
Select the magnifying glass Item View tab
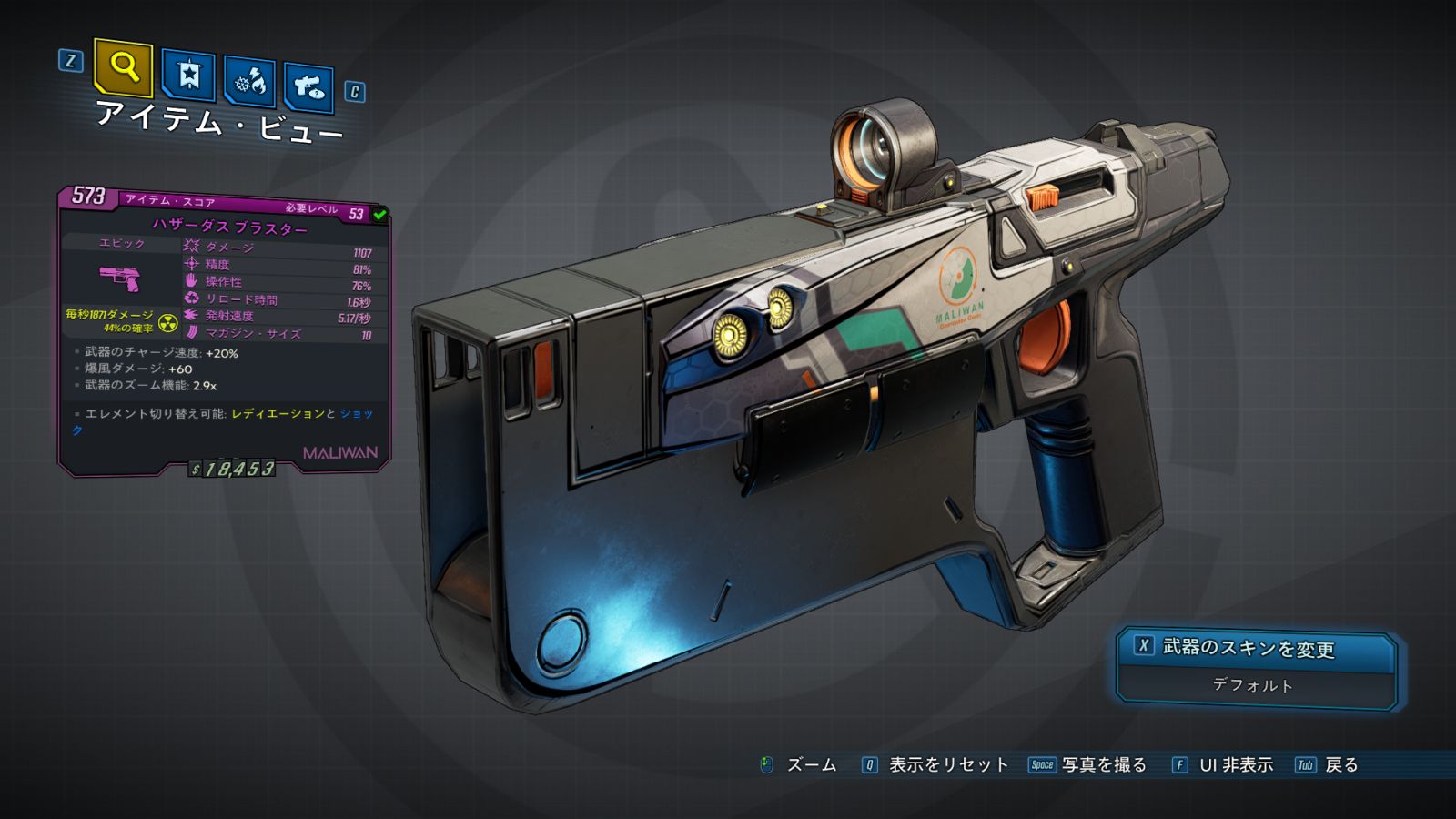click(x=123, y=67)
